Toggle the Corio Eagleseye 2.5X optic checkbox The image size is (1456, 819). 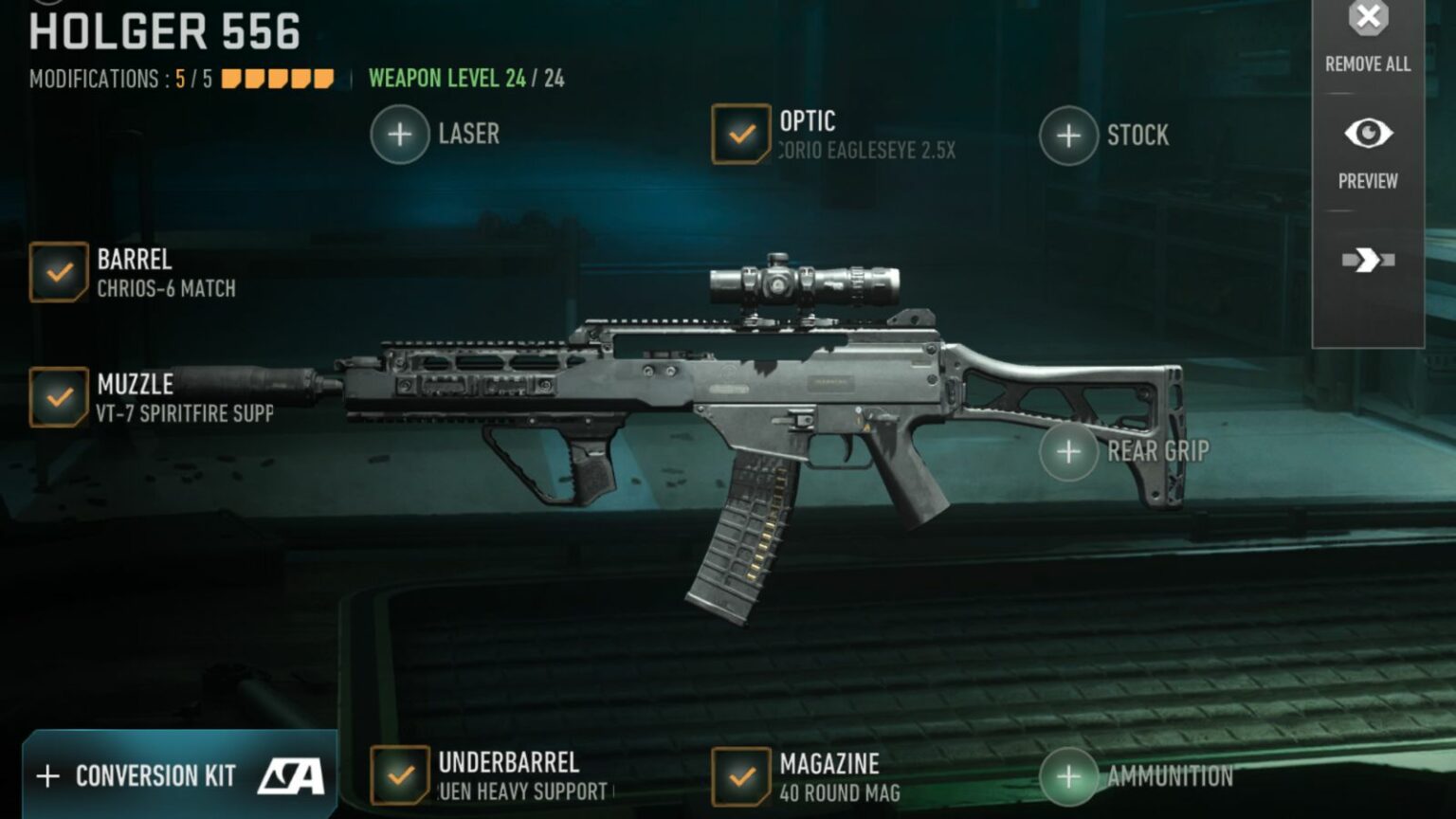[x=740, y=133]
